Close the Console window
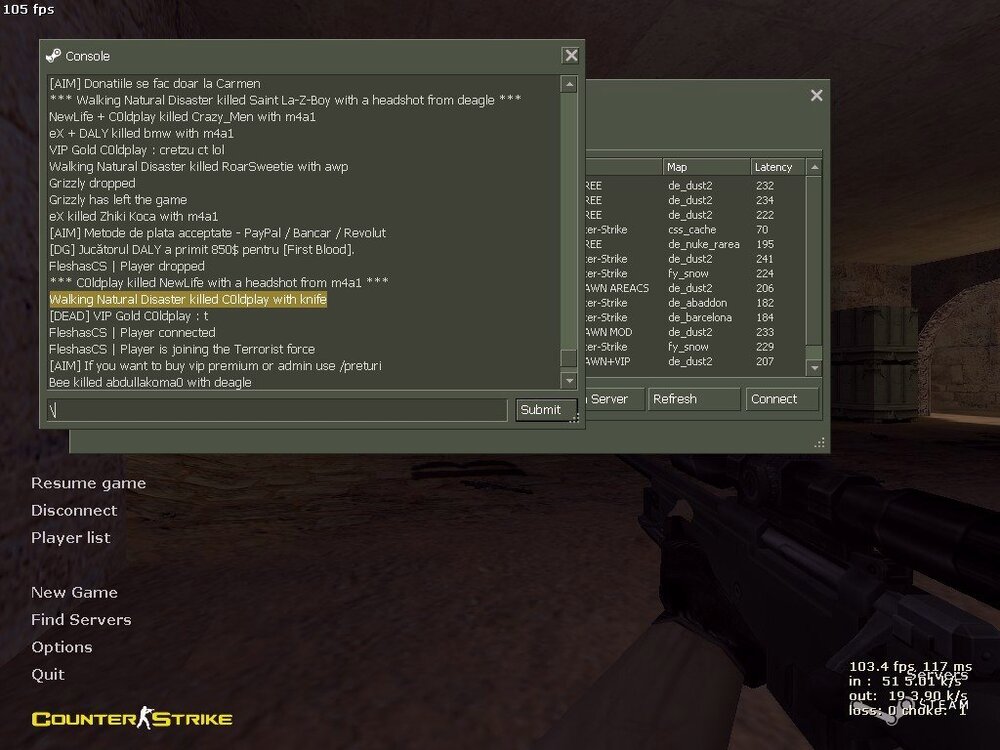Screen dimensions: 1000x750 click(570, 56)
